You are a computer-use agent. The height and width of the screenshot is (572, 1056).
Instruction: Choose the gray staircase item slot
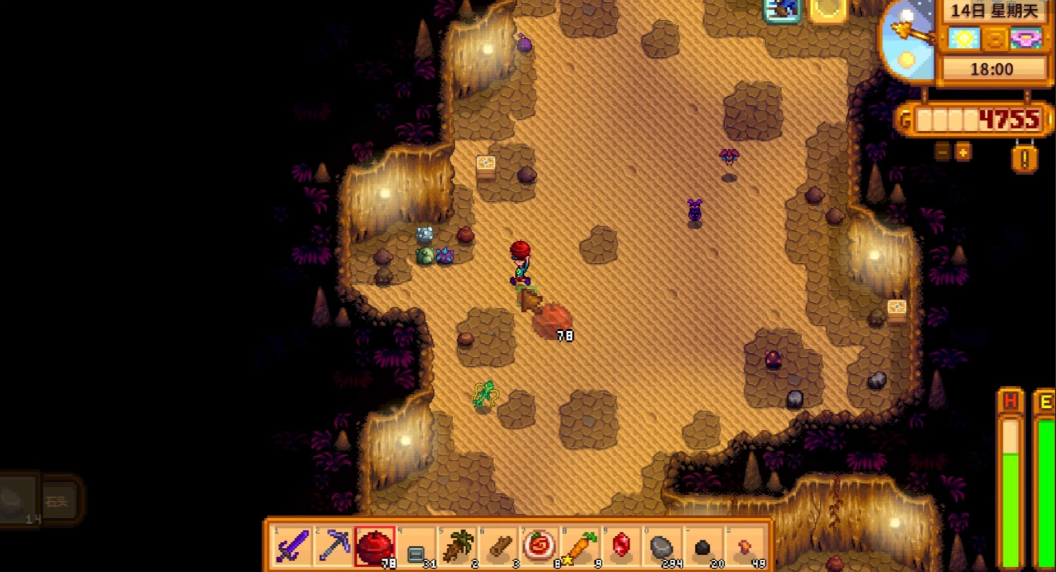pos(416,546)
